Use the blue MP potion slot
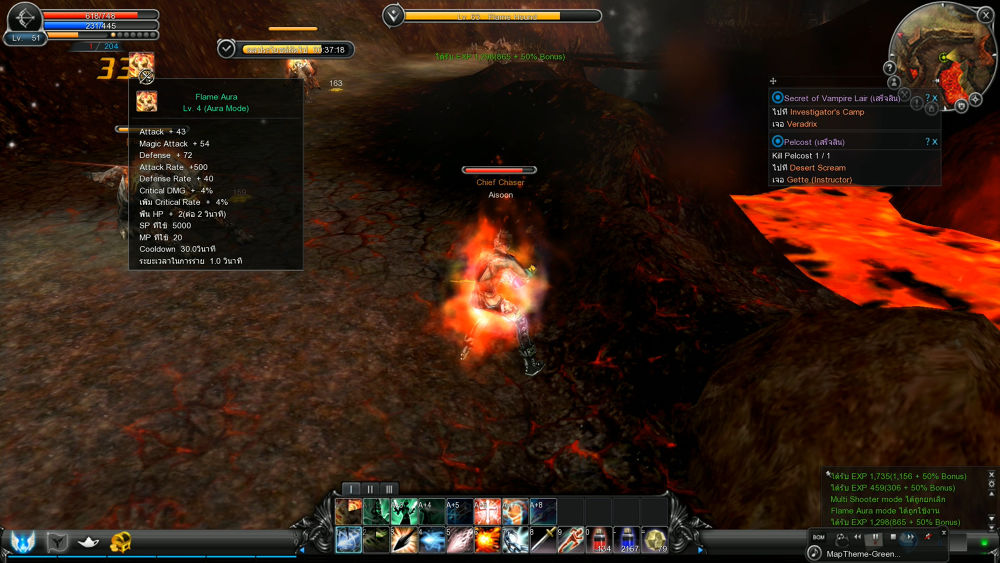This screenshot has width=1000, height=563. [x=628, y=541]
